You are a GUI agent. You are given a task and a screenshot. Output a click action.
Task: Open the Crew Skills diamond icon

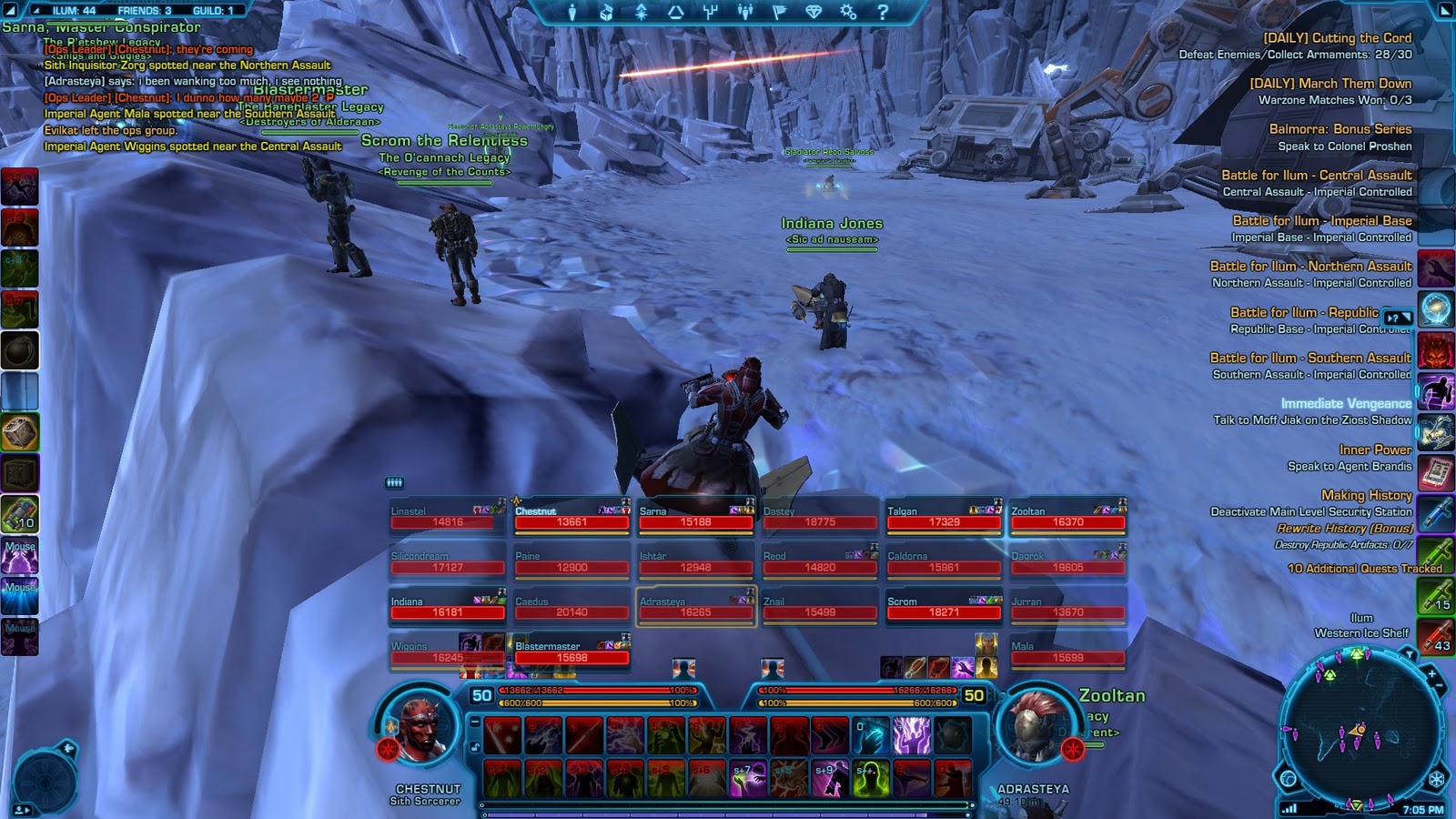point(814,12)
